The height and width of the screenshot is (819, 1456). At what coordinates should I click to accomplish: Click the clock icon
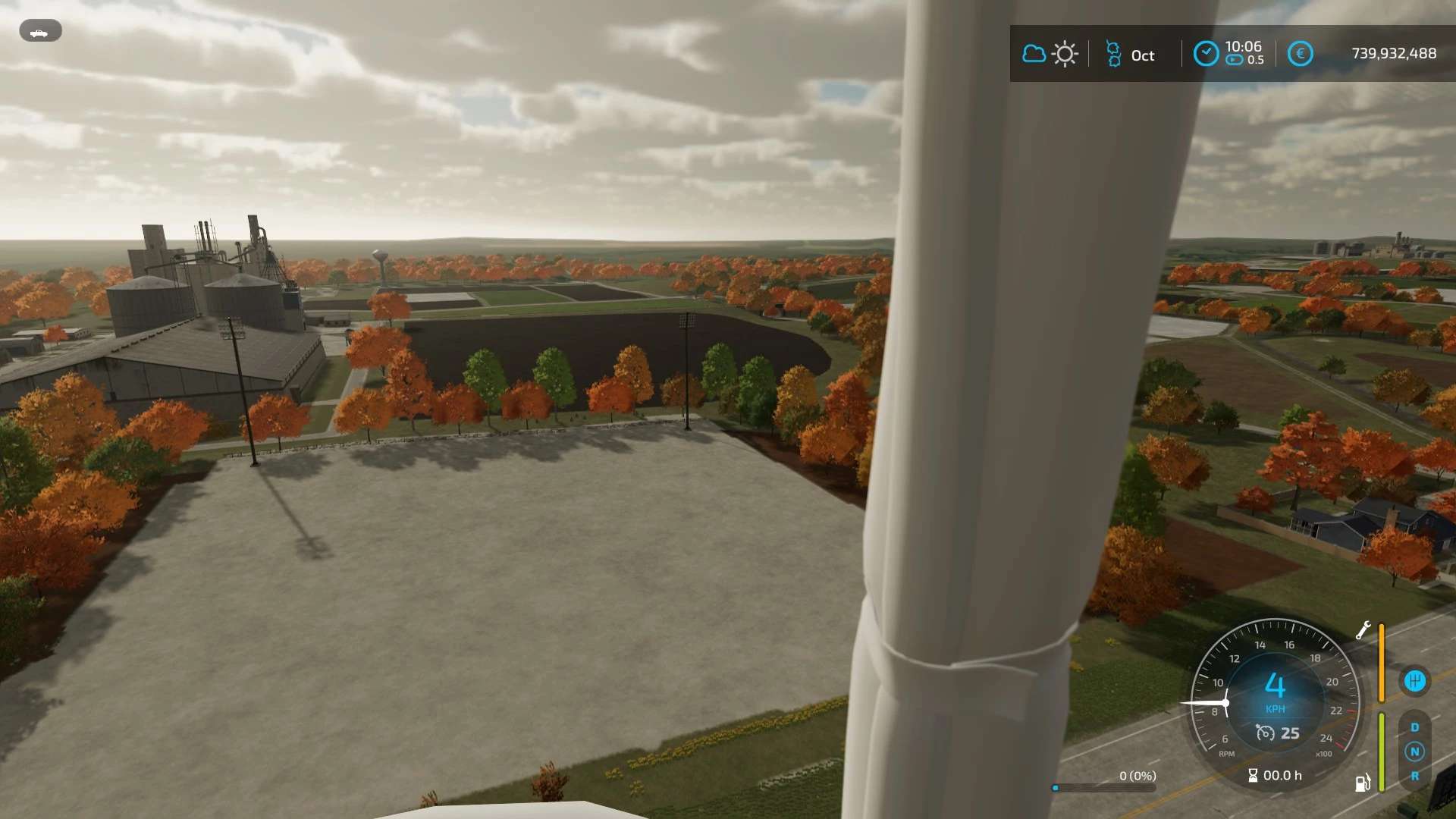point(1206,54)
